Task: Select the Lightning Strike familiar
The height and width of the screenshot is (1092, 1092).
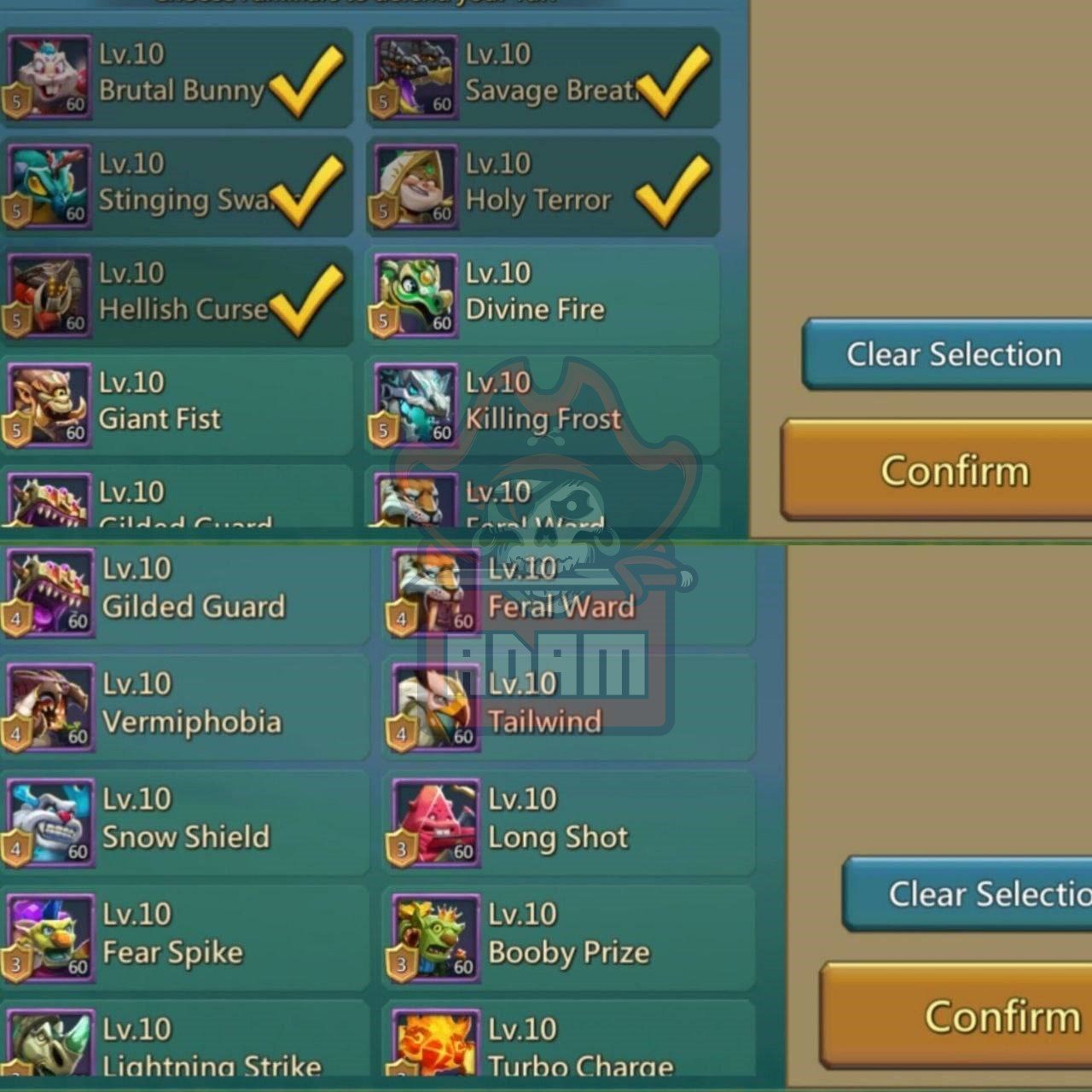Action: (186, 1045)
